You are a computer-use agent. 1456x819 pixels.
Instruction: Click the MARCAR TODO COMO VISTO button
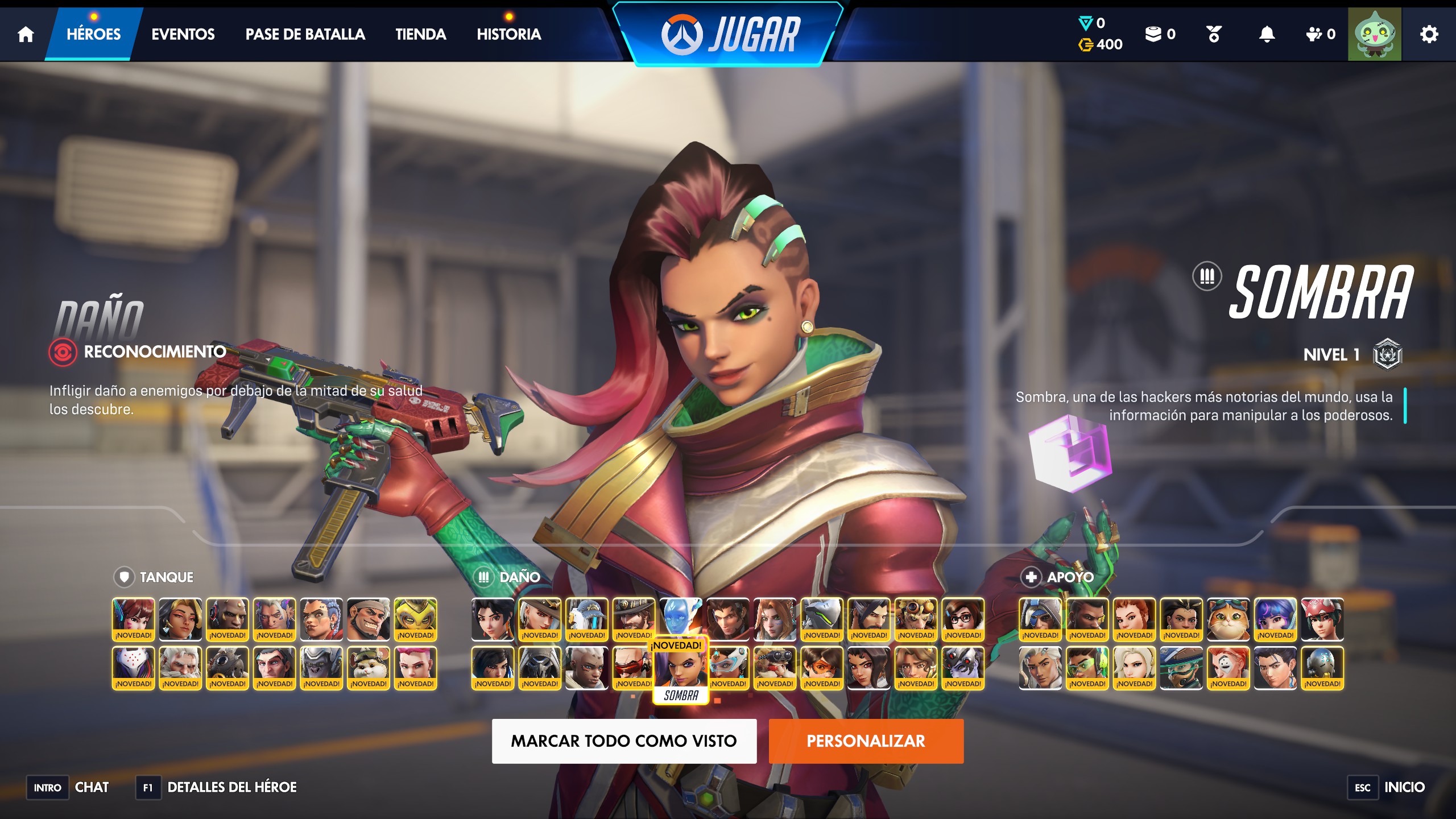point(624,741)
